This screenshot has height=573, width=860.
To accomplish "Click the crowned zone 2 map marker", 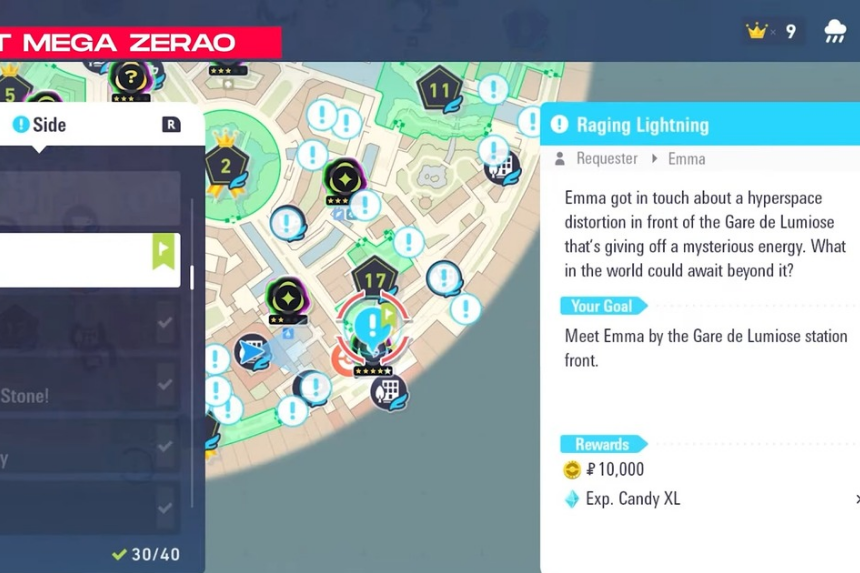I will pyautogui.click(x=226, y=165).
